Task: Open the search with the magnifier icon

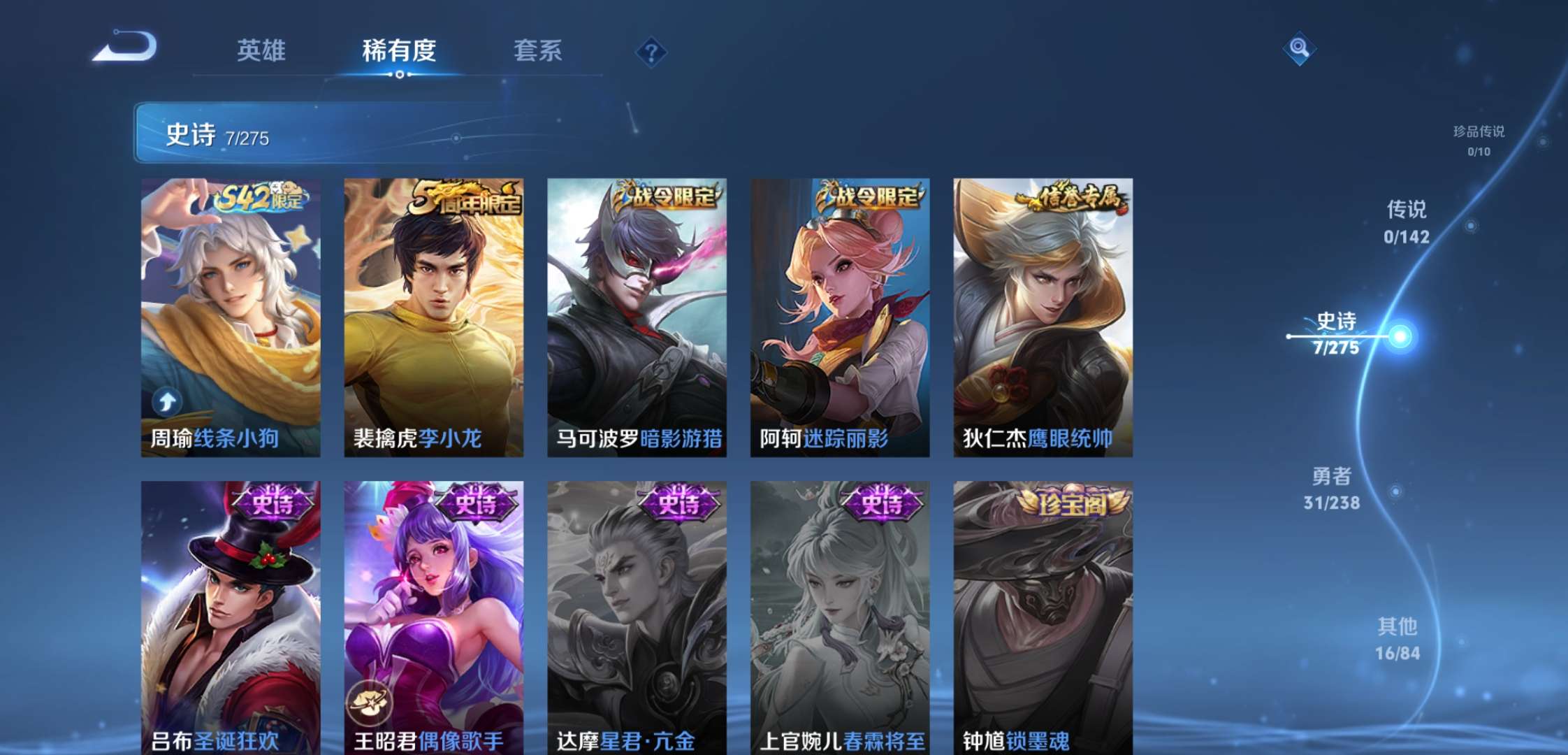Action: (1298, 49)
